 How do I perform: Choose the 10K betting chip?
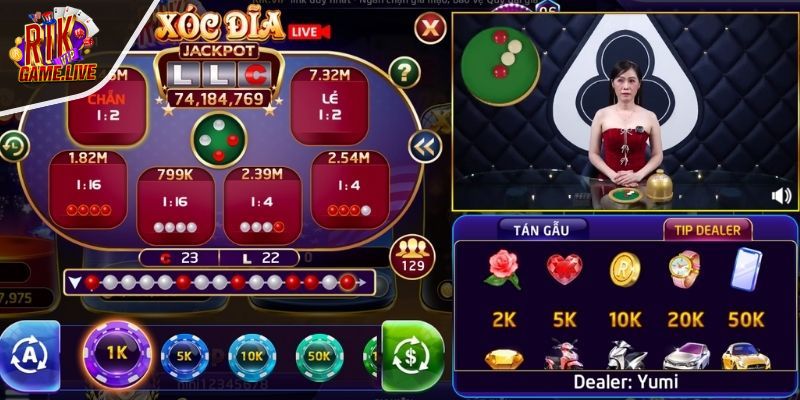(252, 356)
